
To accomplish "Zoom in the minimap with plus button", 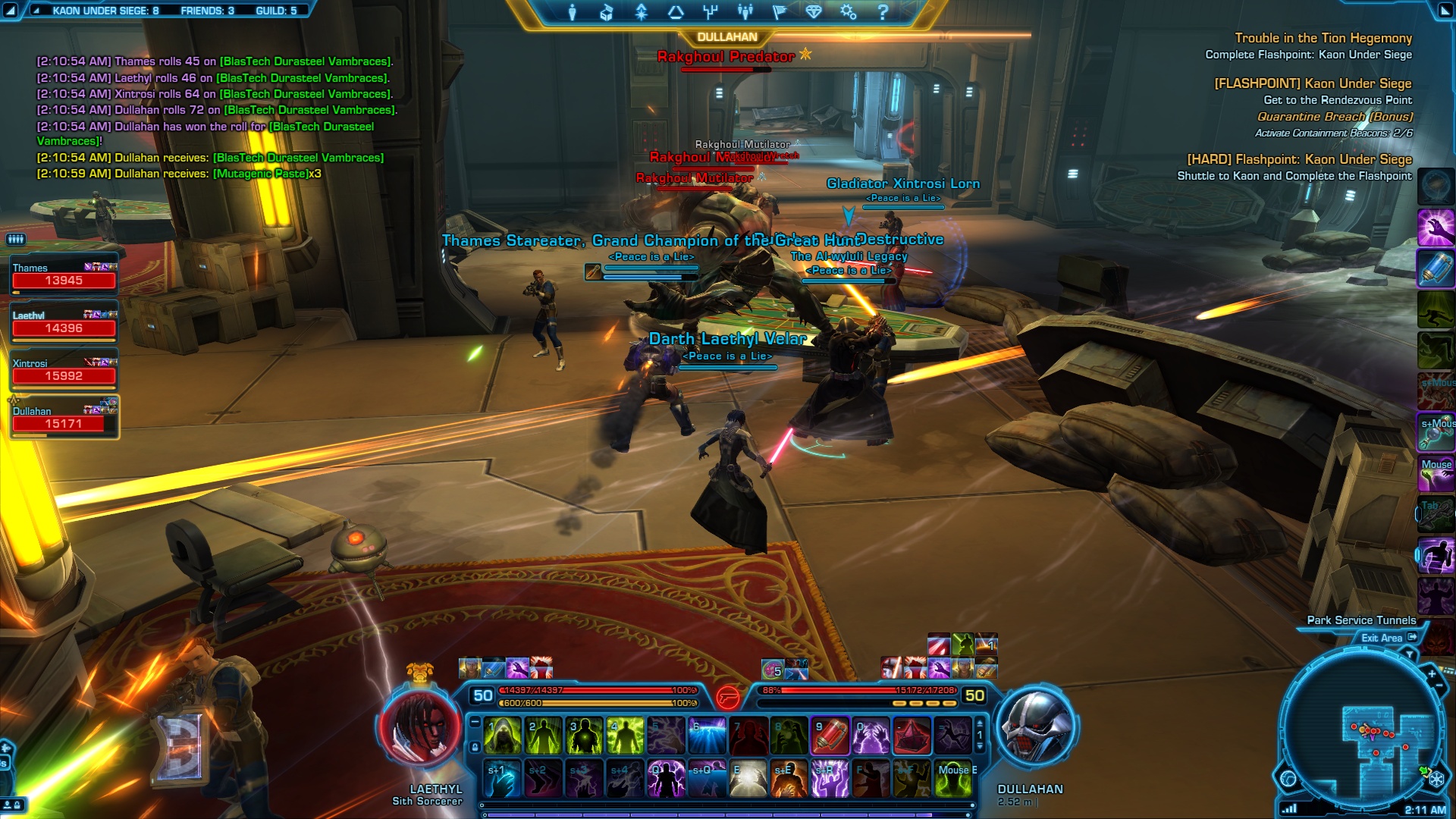I will [x=1432, y=673].
